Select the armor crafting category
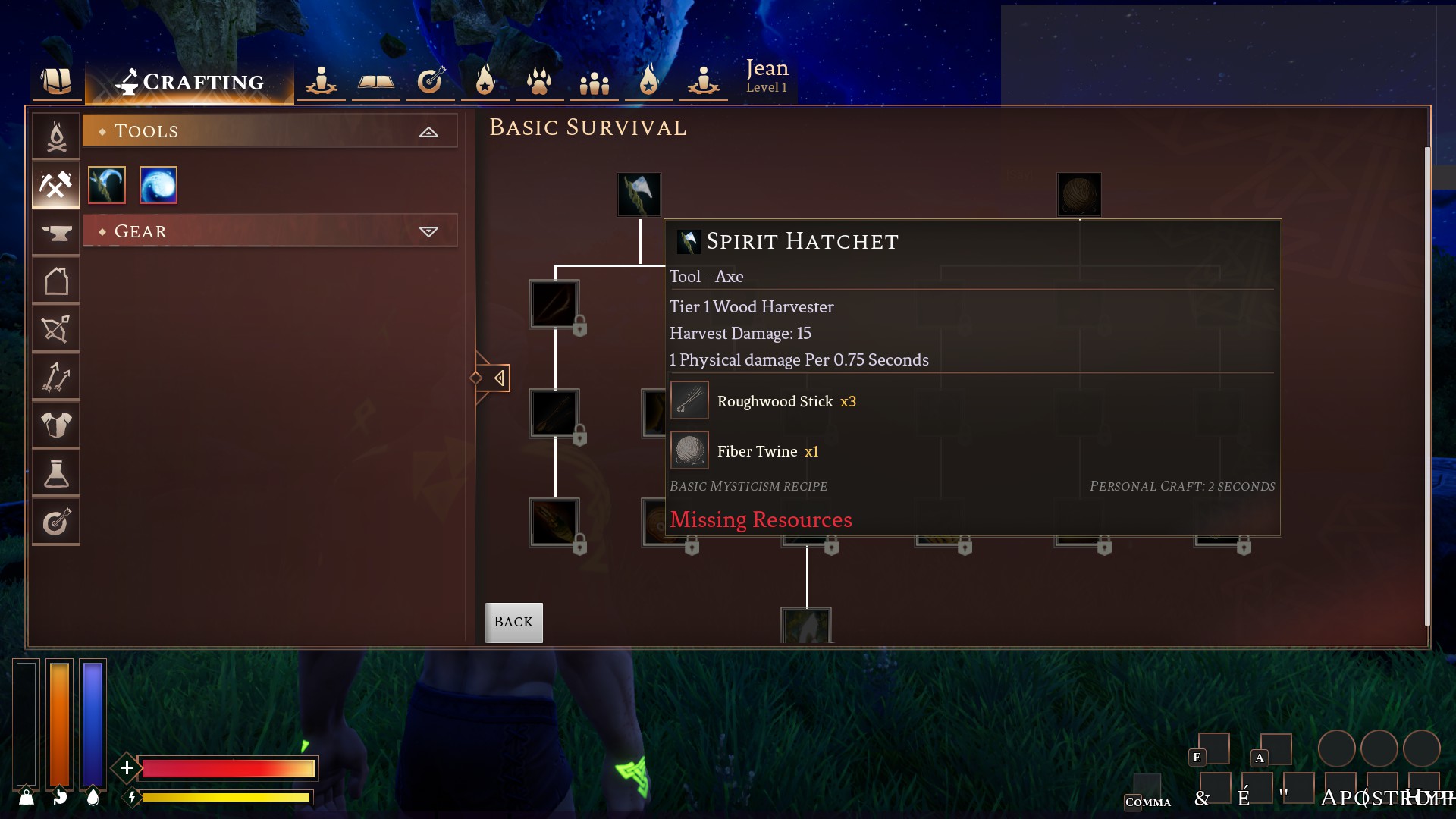Viewport: 1456px width, 819px height. pyautogui.click(x=56, y=425)
